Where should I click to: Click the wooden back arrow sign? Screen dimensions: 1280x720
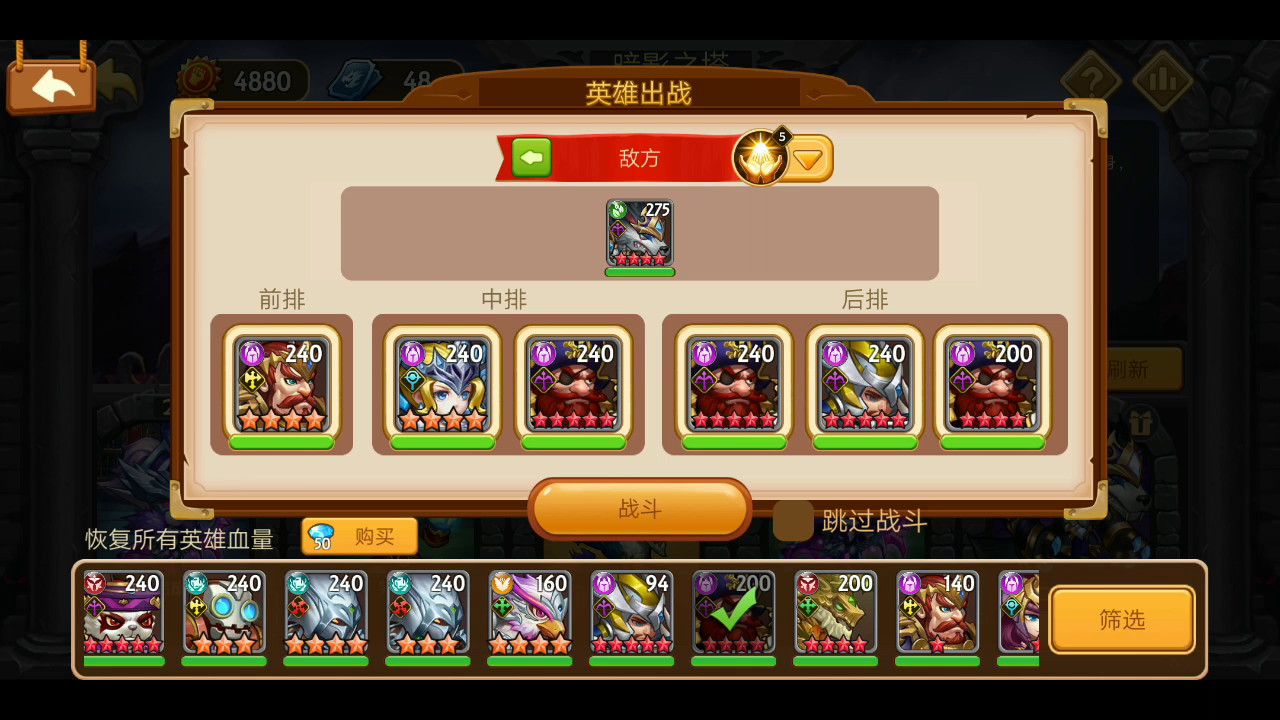[x=52, y=85]
